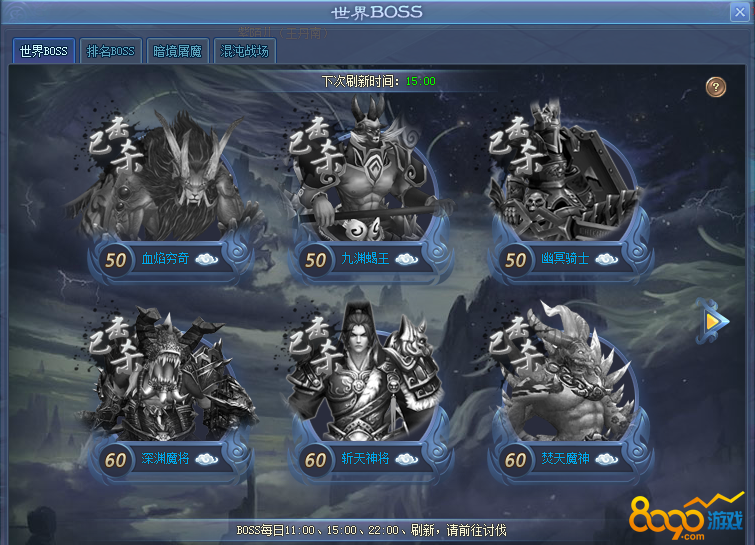Show the next page of bosses
Screen dimensions: 755x545
pos(714,321)
